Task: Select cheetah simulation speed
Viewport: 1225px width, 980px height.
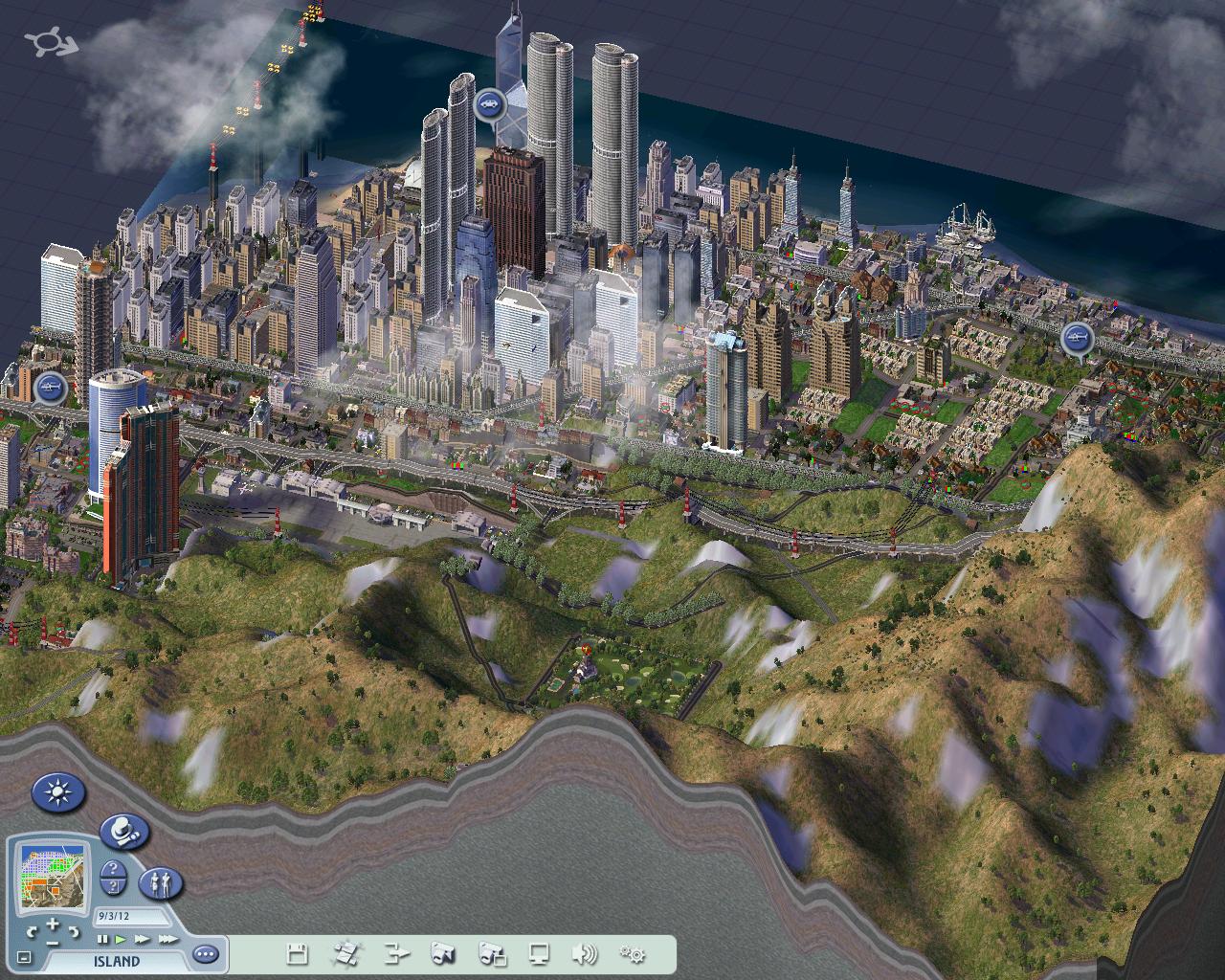Action: pos(169,939)
